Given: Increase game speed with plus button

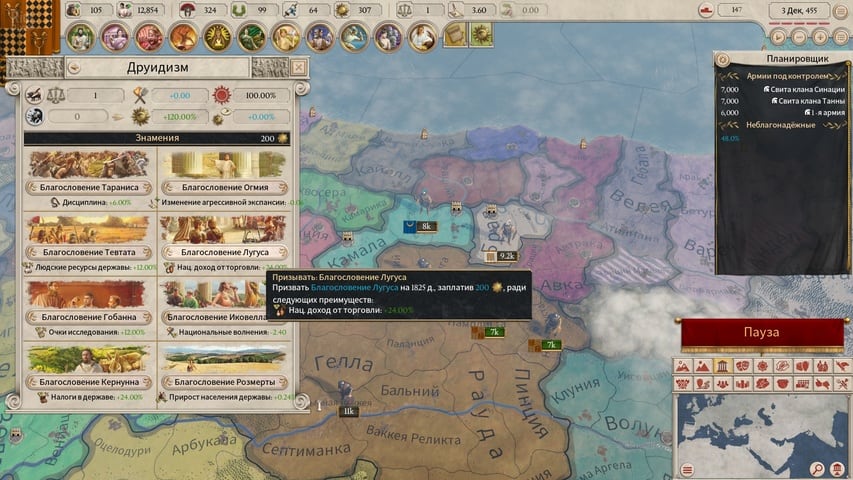Looking at the screenshot, I should coord(821,36).
